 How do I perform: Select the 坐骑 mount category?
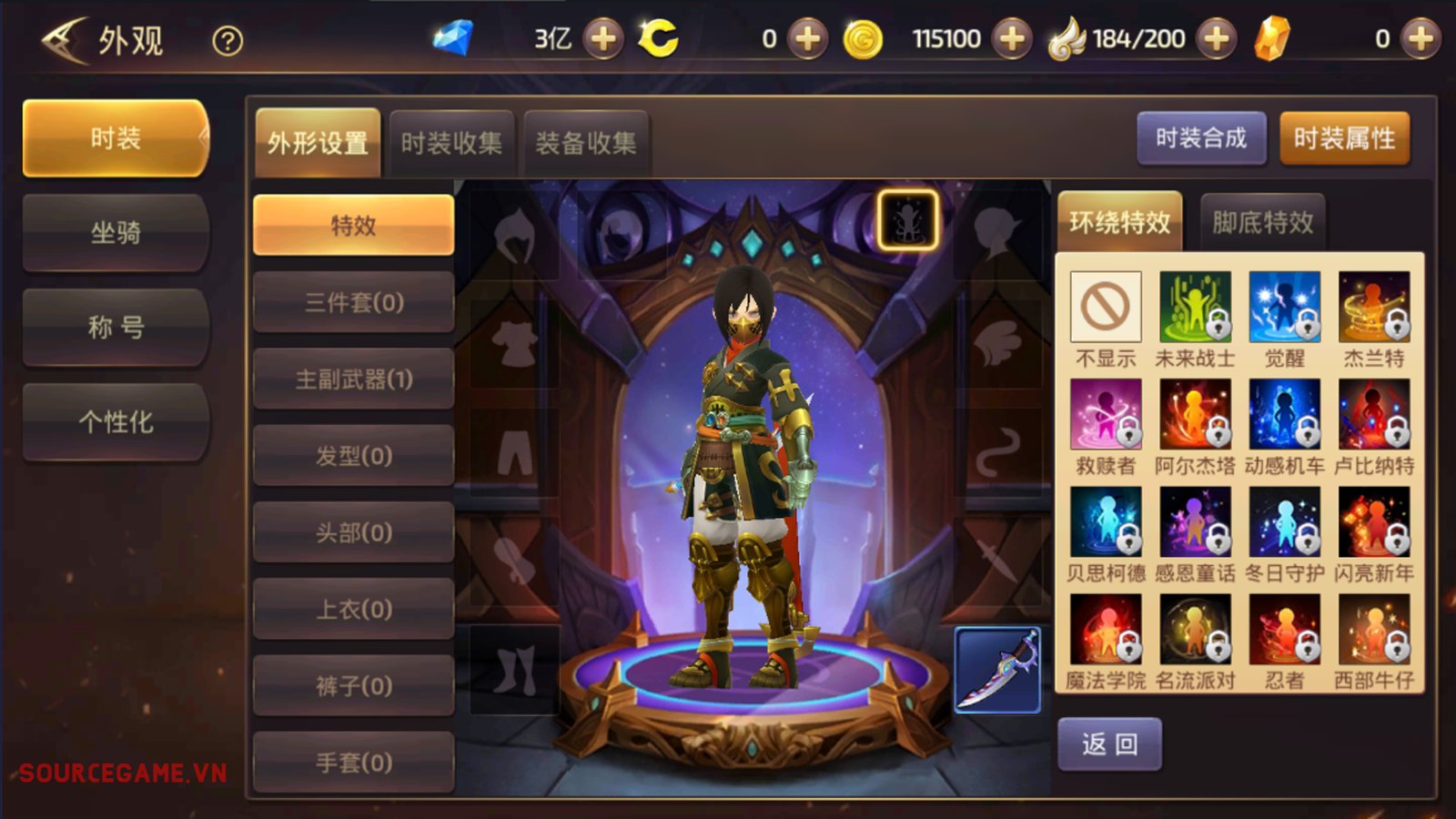[x=116, y=233]
